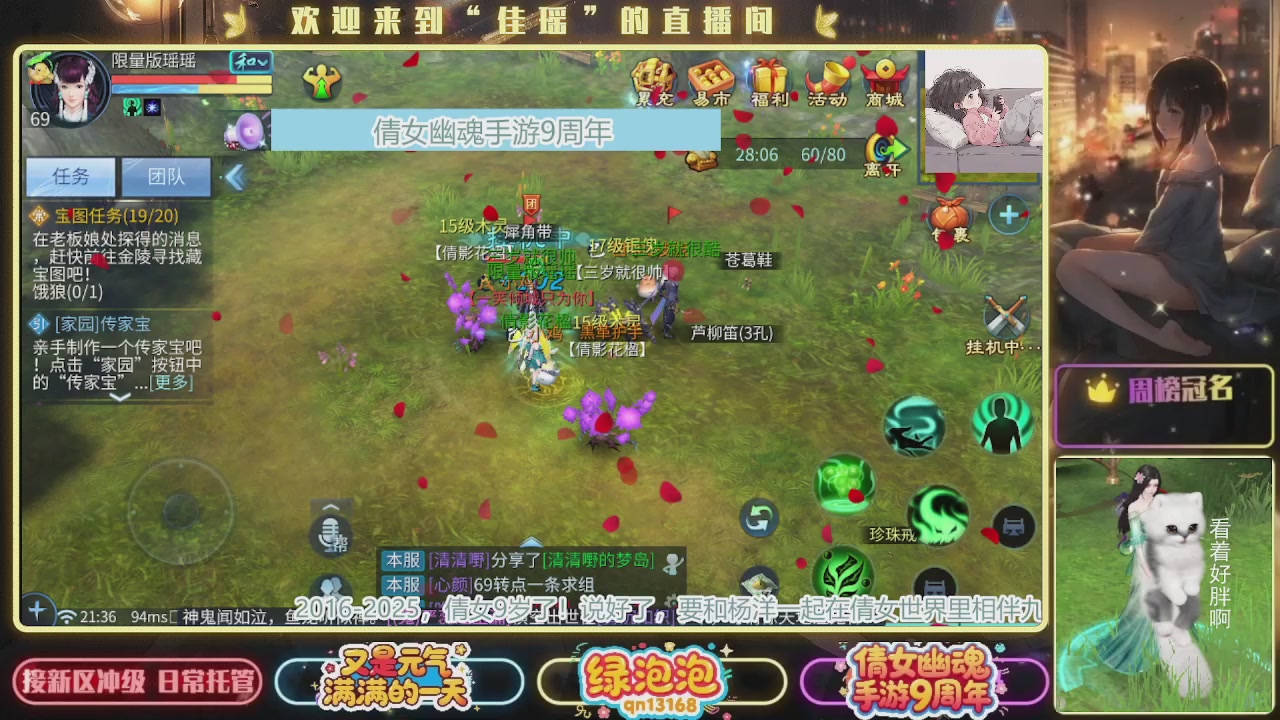Cast the 珍珠戒 skill
The image size is (1280, 720).
(938, 516)
